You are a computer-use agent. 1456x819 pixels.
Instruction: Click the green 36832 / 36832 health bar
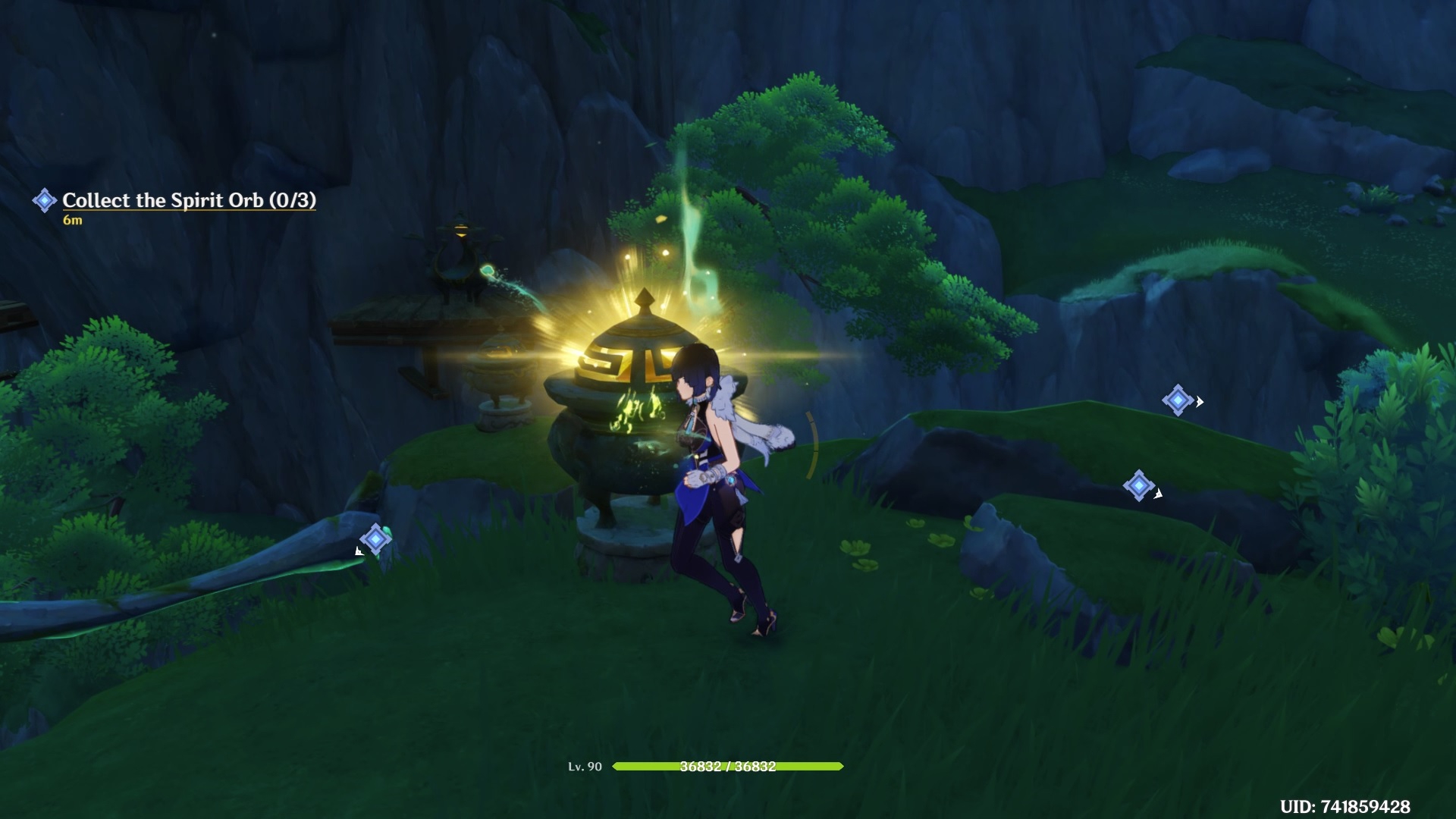728,767
